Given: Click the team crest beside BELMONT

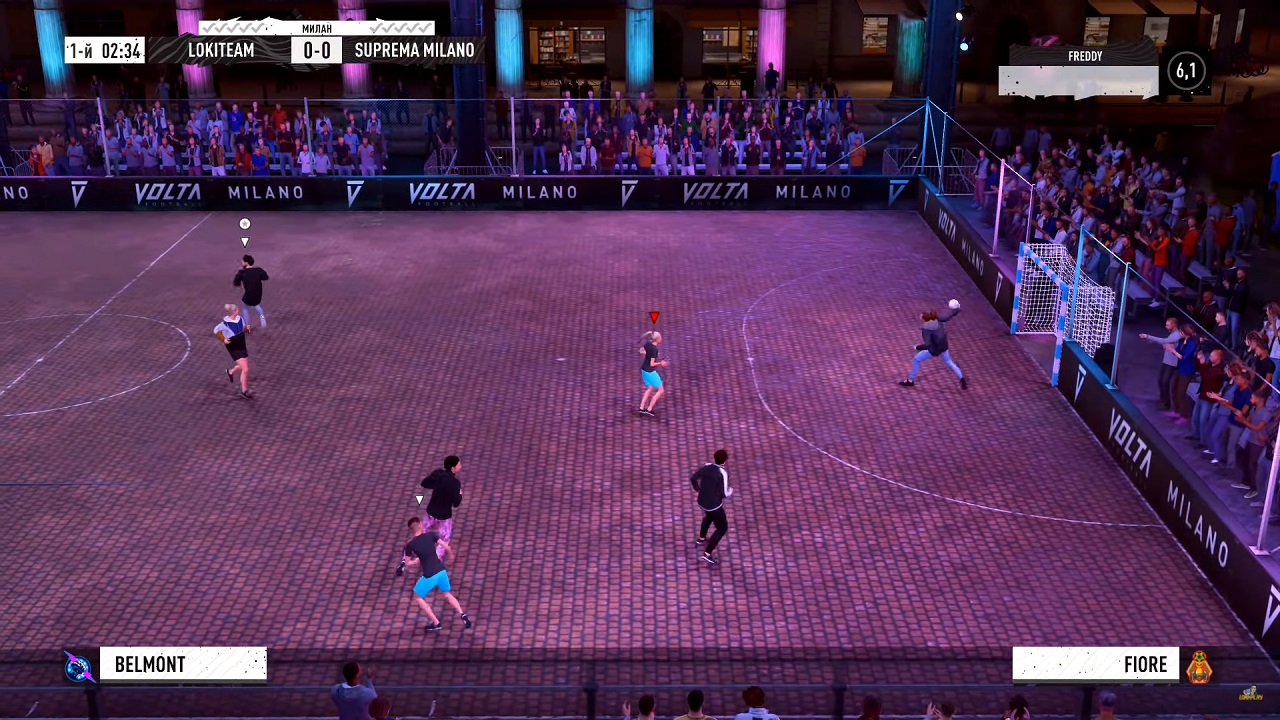Looking at the screenshot, I should click(x=78, y=666).
